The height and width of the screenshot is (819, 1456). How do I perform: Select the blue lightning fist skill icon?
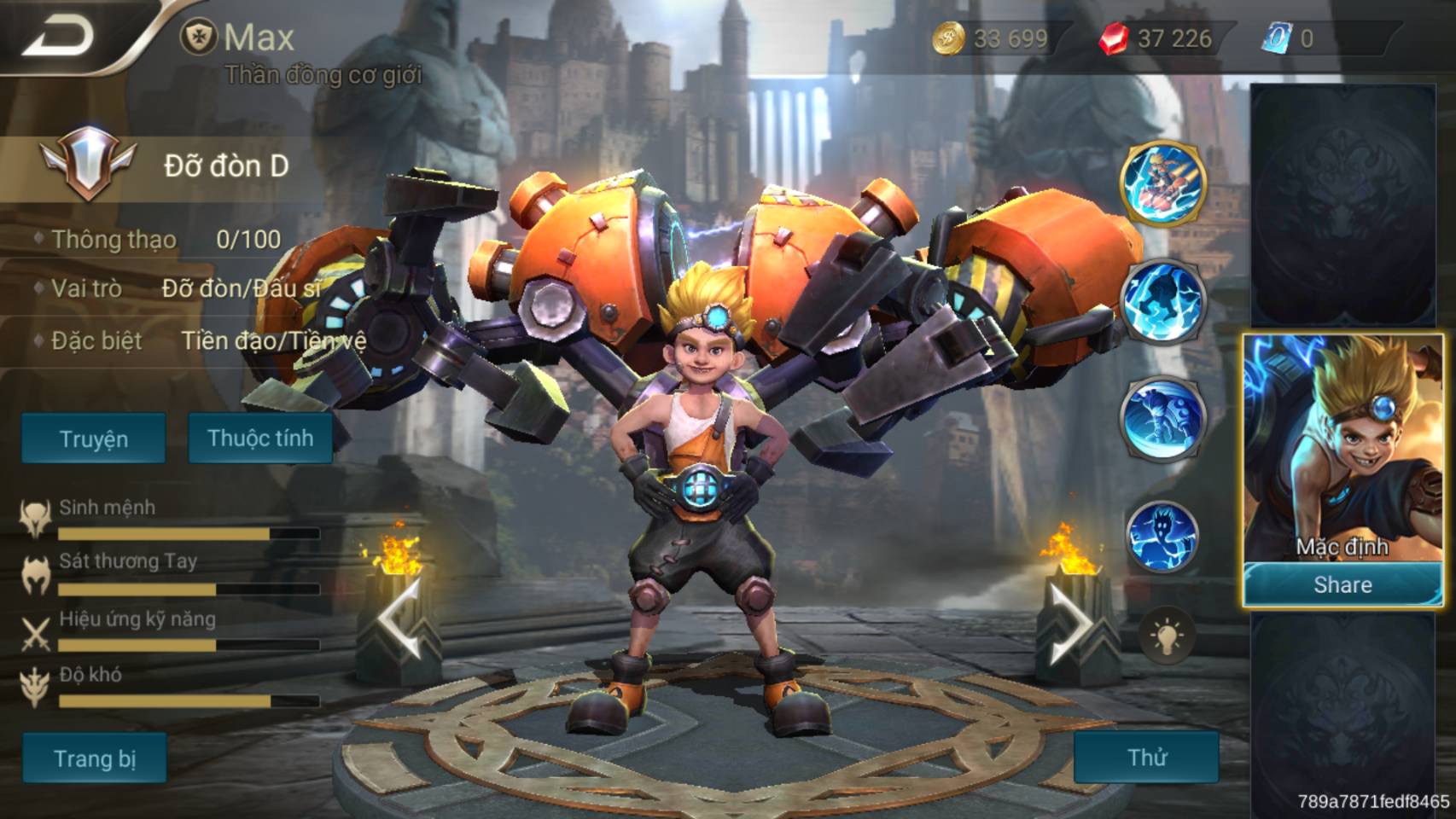coord(1162,301)
